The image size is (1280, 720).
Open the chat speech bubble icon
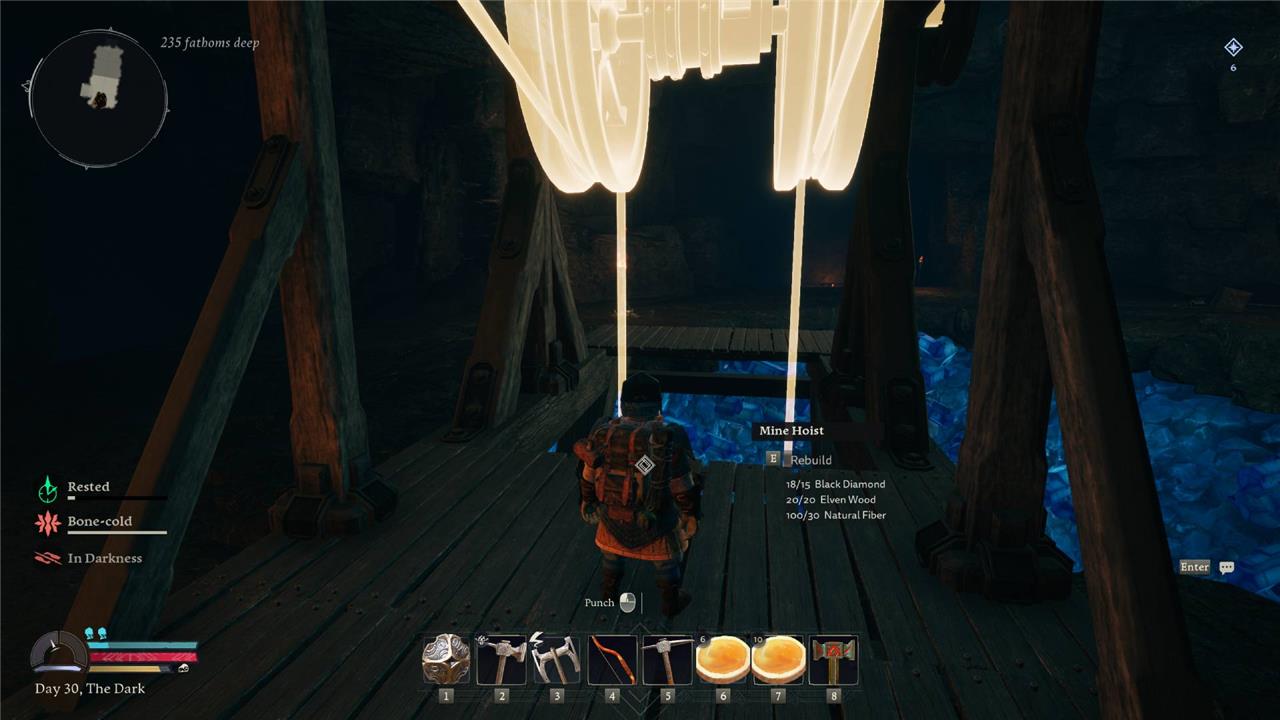coord(1227,567)
